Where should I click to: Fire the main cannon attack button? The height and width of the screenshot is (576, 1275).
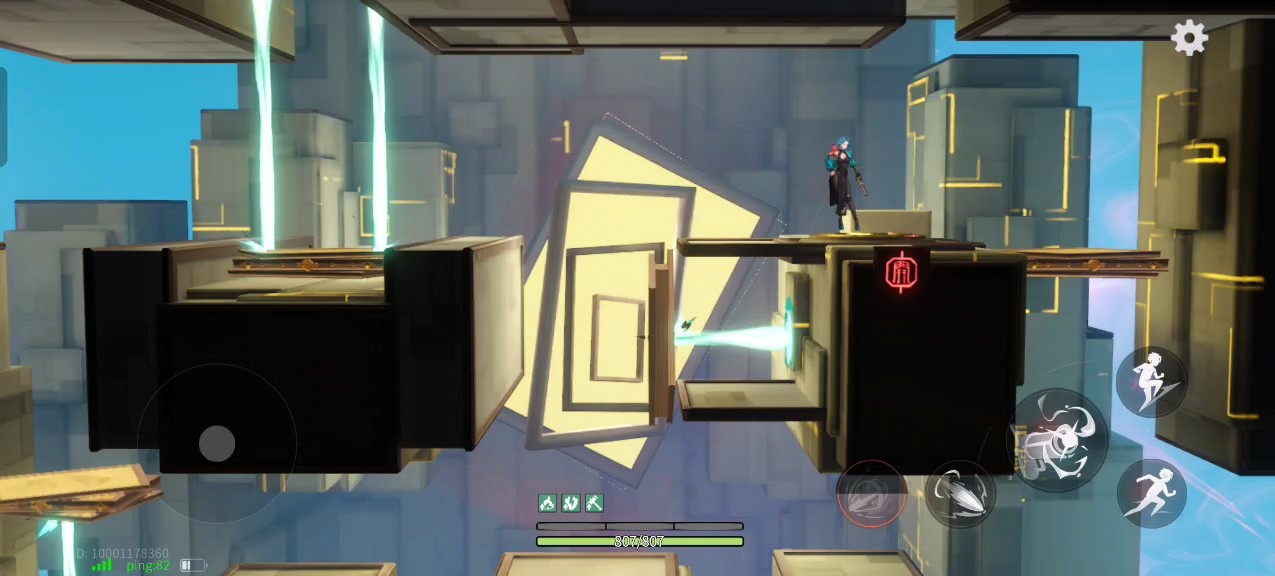[1057, 440]
